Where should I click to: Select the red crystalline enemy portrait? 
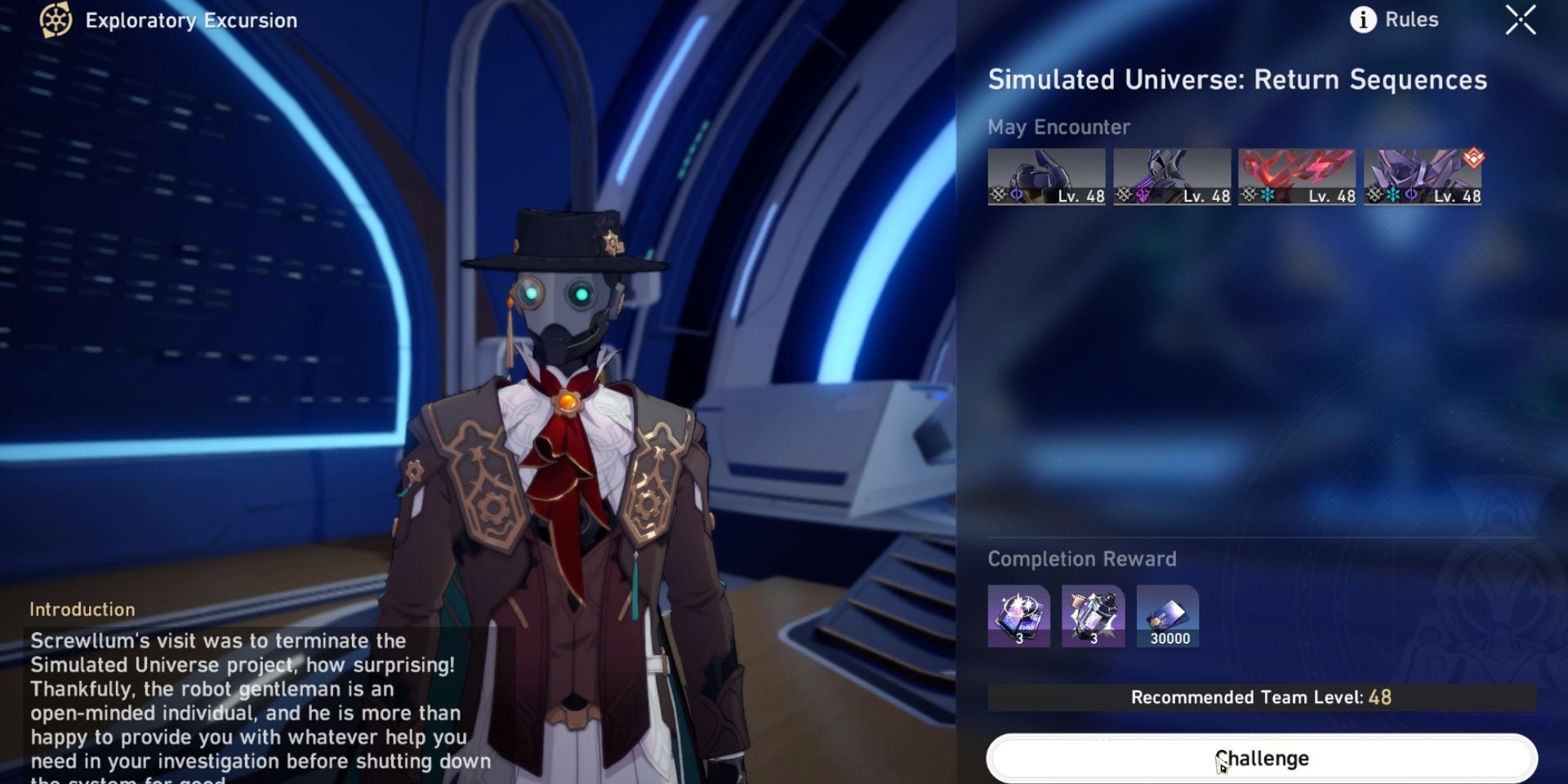[x=1298, y=171]
